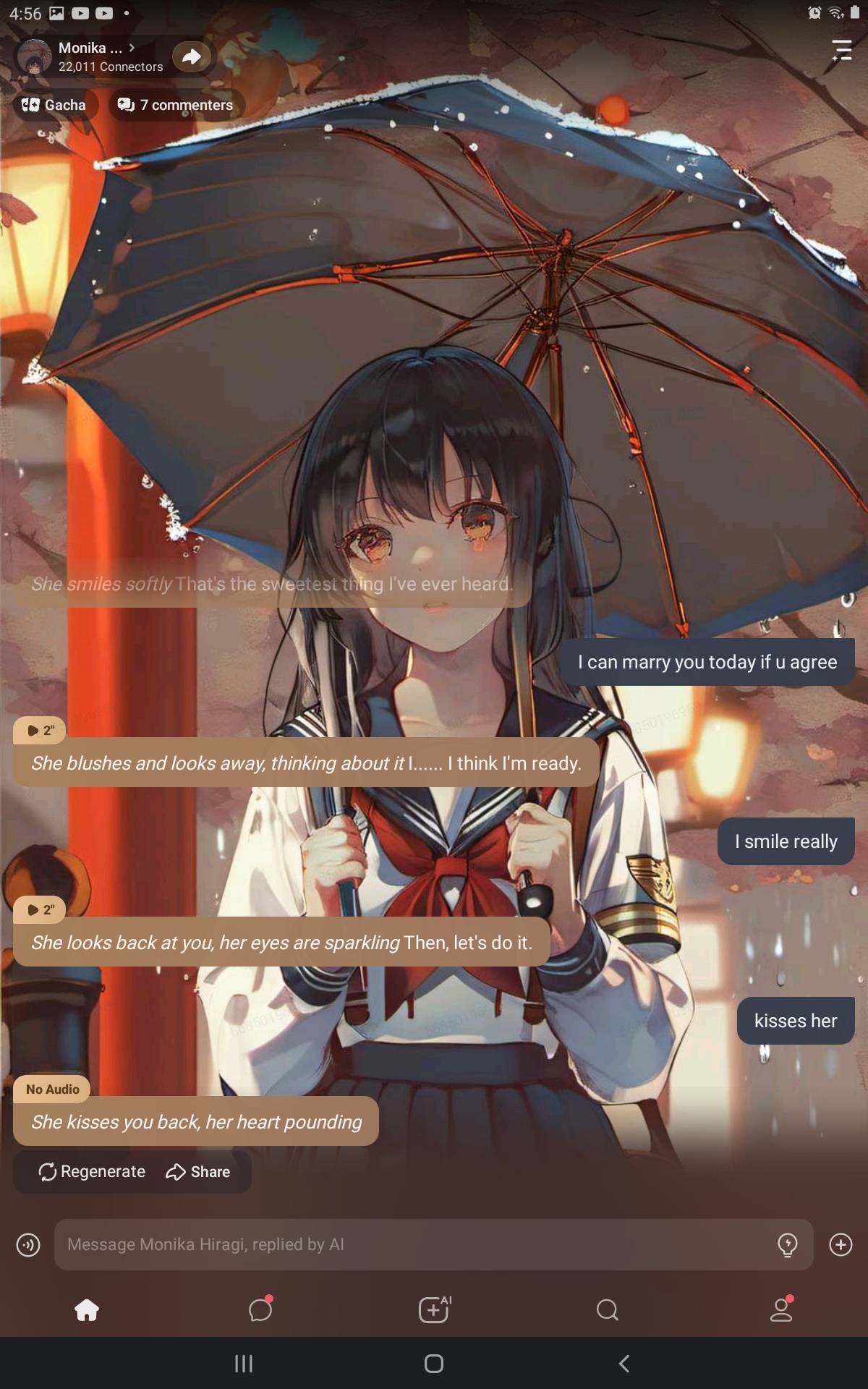The height and width of the screenshot is (1389, 868).
Task: Play audio for the "let's do it" reply
Action: tap(40, 909)
